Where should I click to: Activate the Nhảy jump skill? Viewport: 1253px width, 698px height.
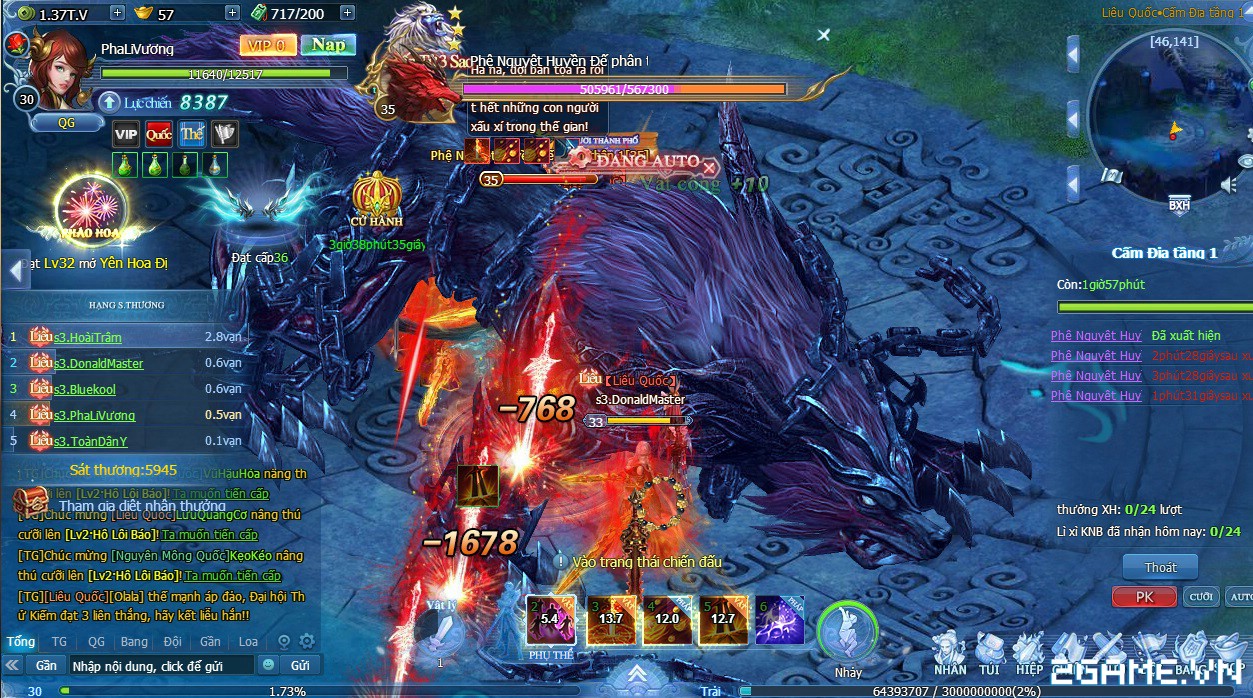[x=847, y=632]
